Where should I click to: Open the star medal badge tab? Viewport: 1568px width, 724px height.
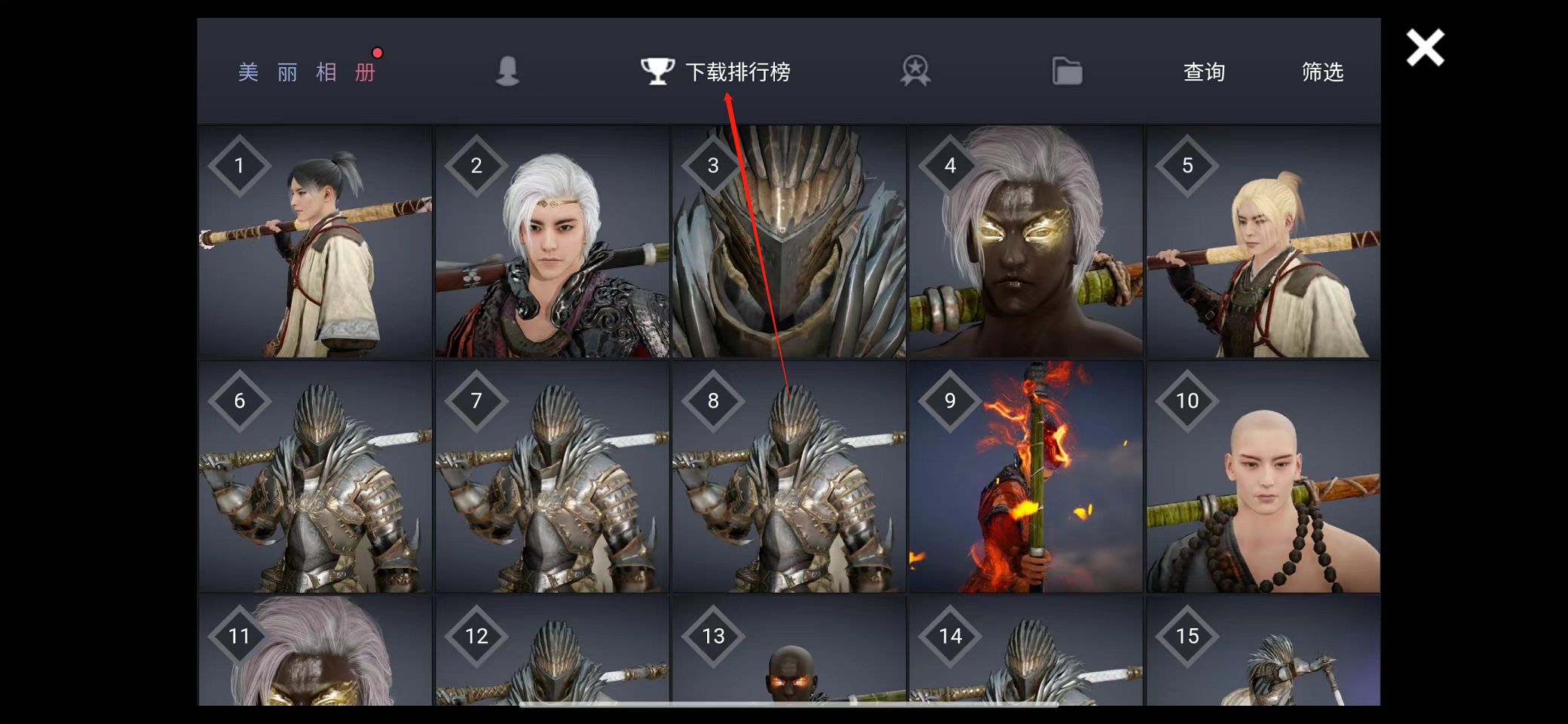[x=915, y=72]
